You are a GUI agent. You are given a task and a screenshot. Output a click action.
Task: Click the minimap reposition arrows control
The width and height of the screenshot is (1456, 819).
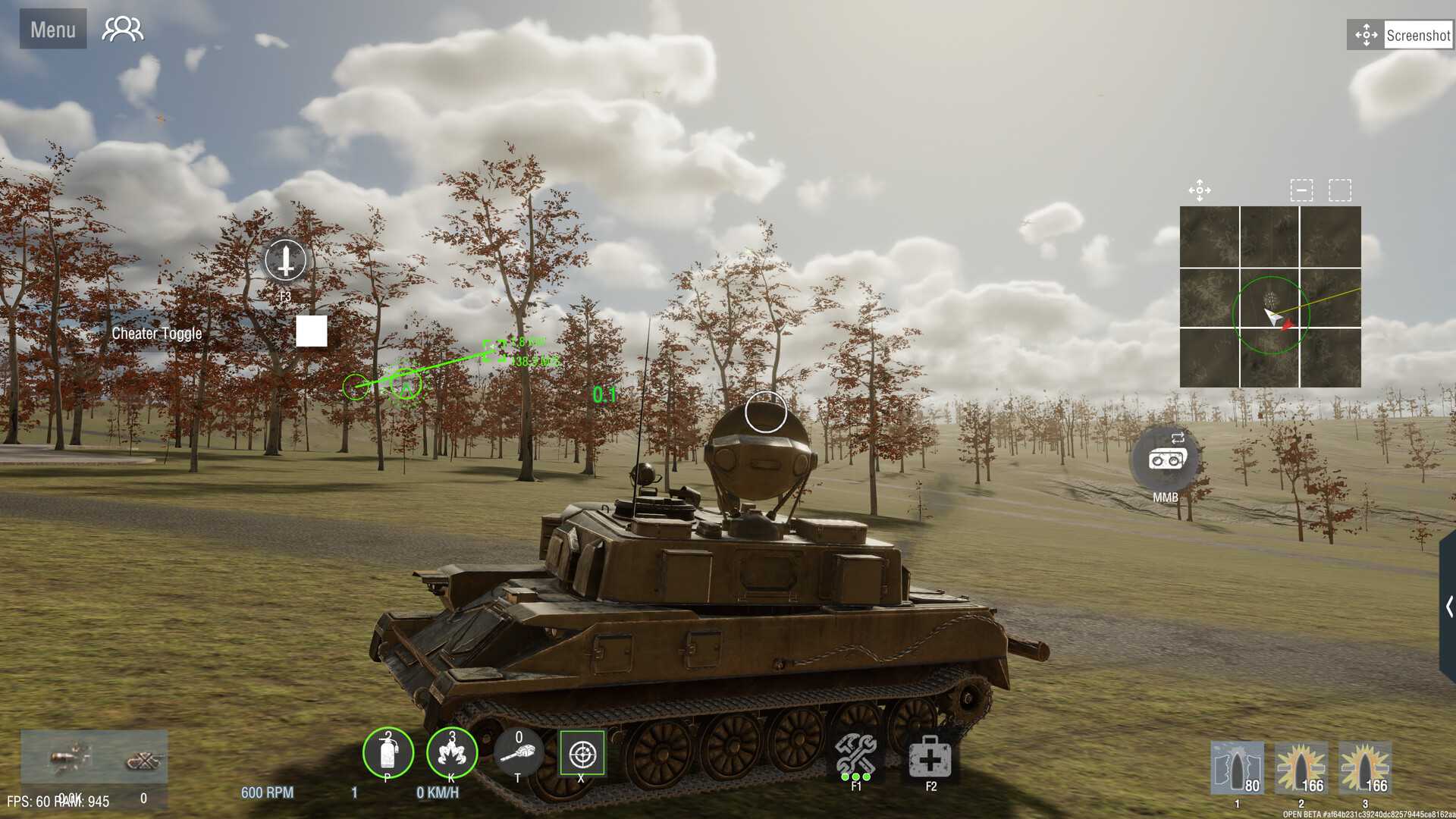click(x=1200, y=190)
